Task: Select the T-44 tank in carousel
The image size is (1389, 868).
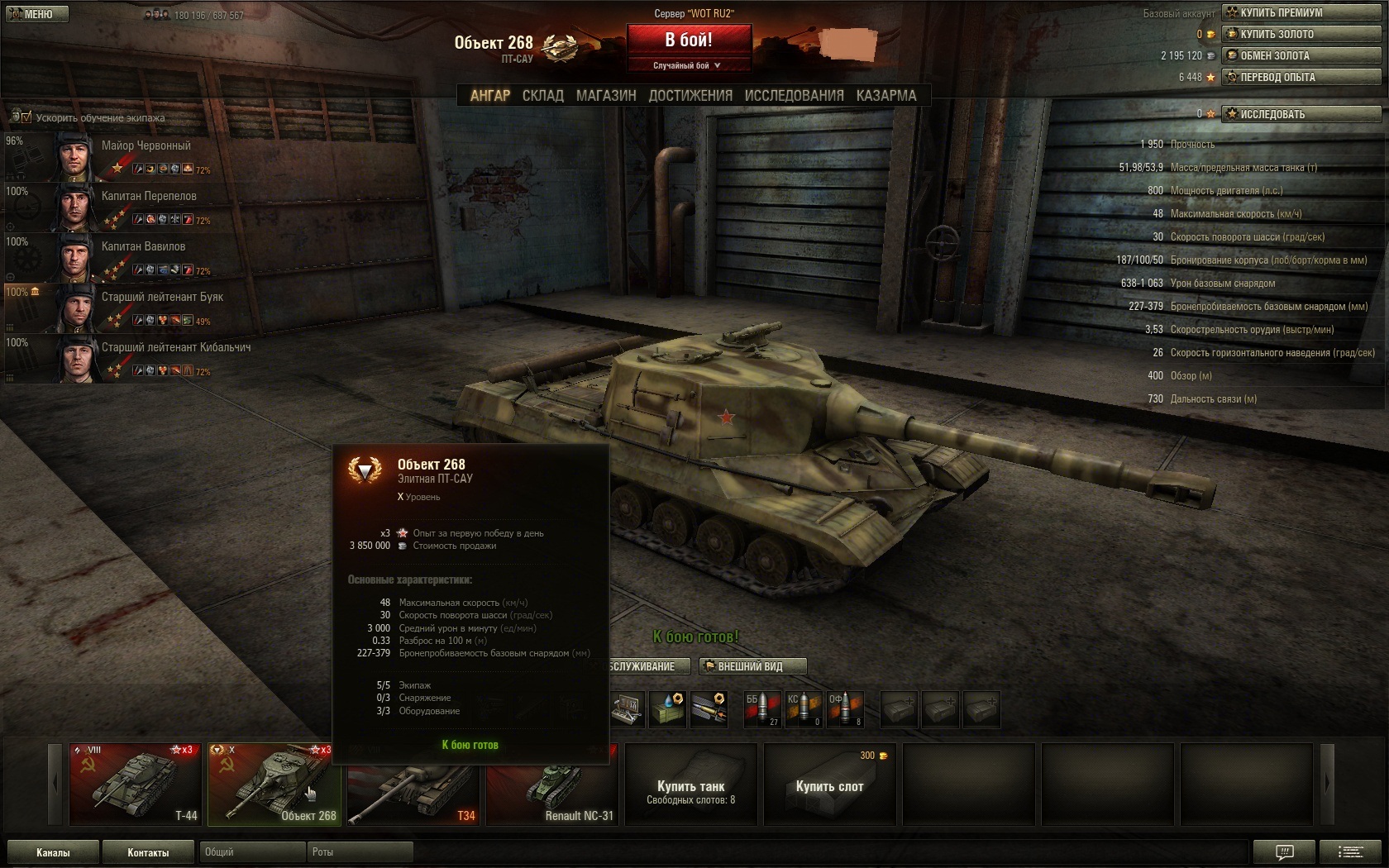Action: (135, 784)
